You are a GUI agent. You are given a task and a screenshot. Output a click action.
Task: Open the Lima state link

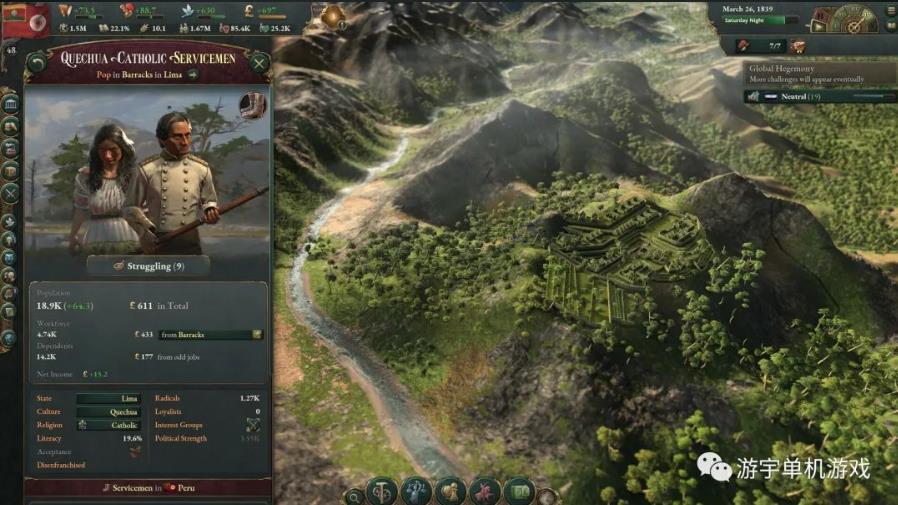(109, 398)
